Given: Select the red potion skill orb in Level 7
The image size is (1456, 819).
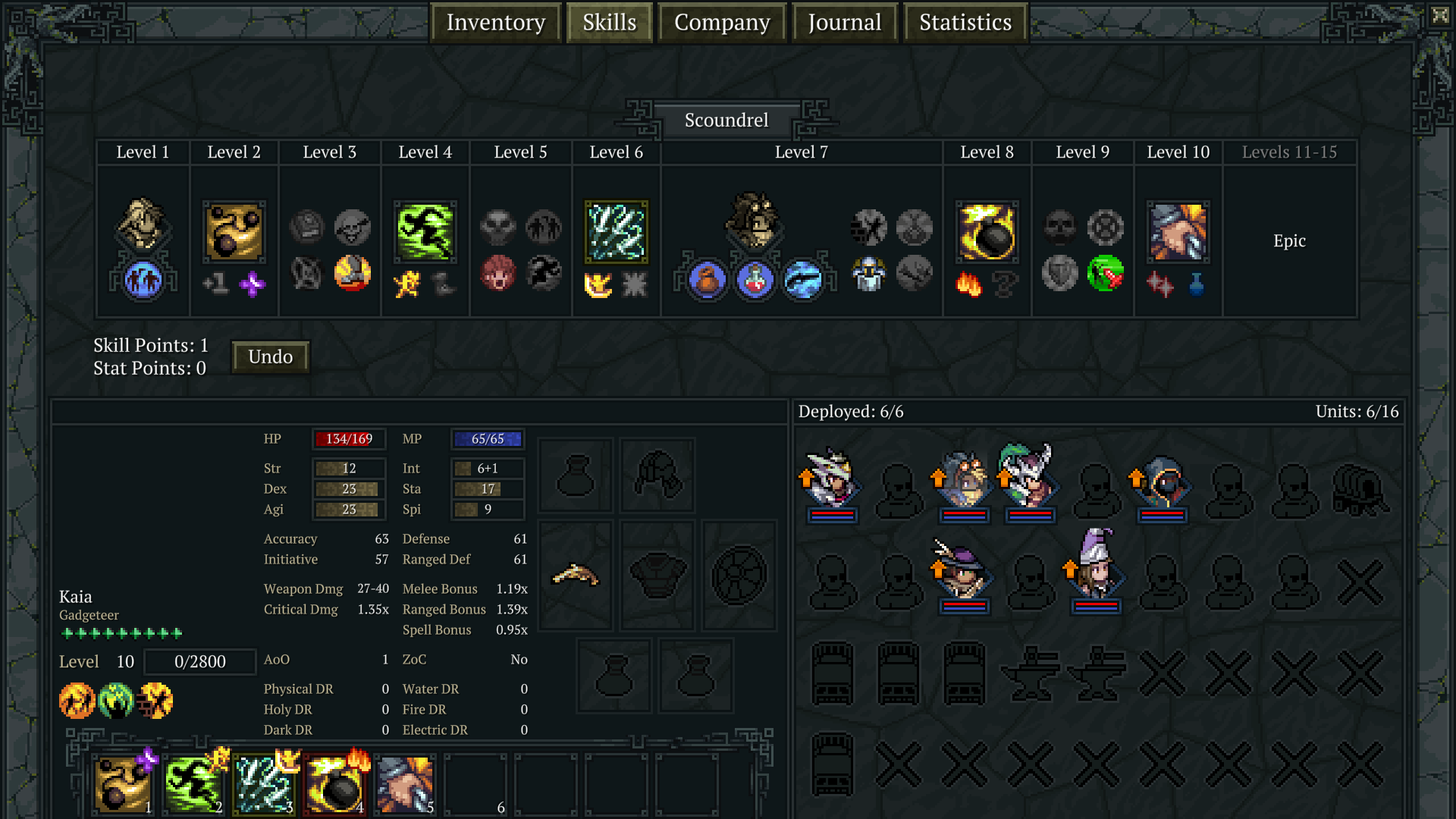Looking at the screenshot, I should pos(755,281).
